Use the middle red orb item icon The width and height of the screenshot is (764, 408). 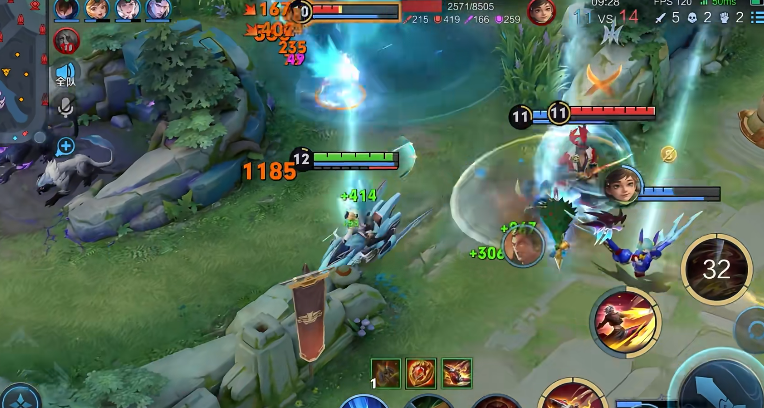click(x=421, y=373)
